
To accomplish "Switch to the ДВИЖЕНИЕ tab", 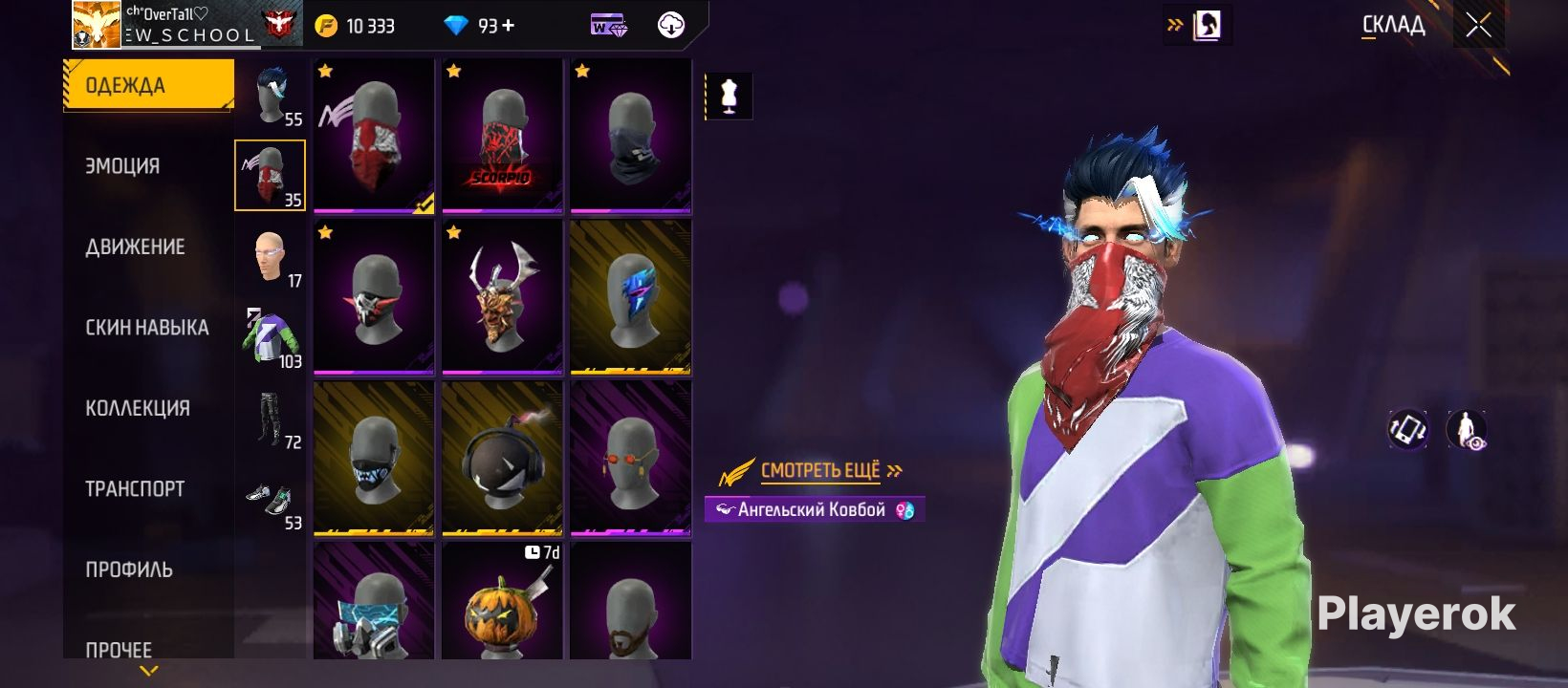I will pyautogui.click(x=135, y=247).
